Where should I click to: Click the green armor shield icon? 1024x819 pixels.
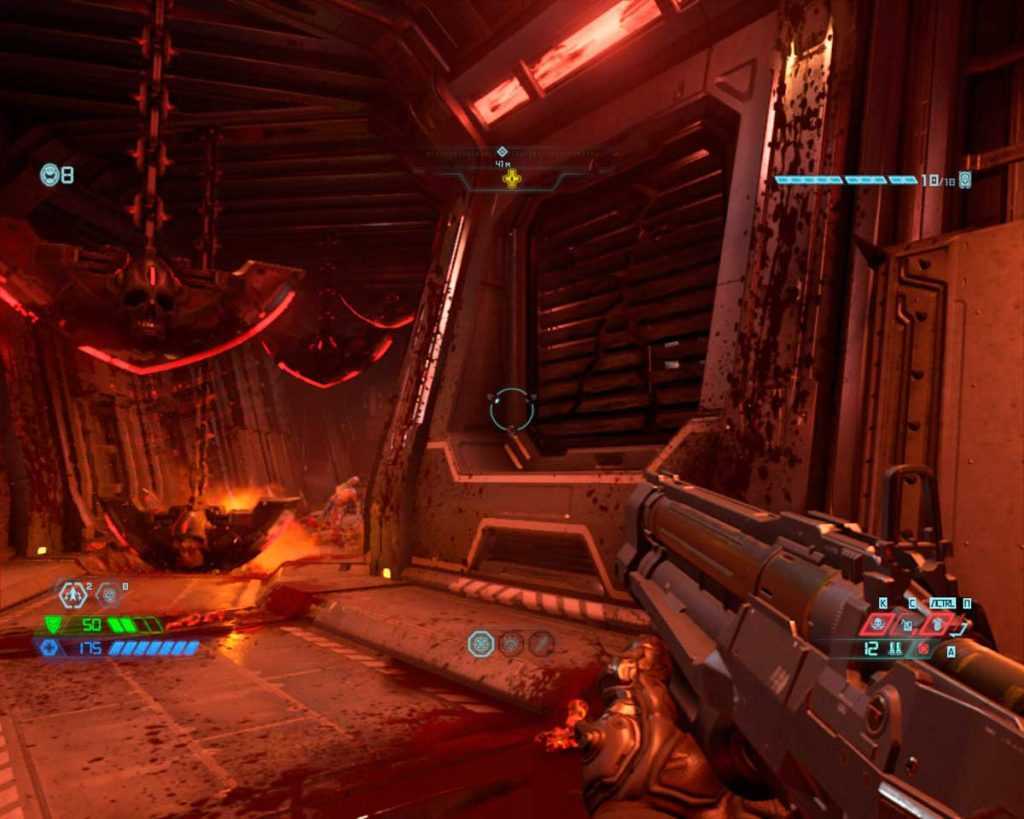pyautogui.click(x=53, y=625)
